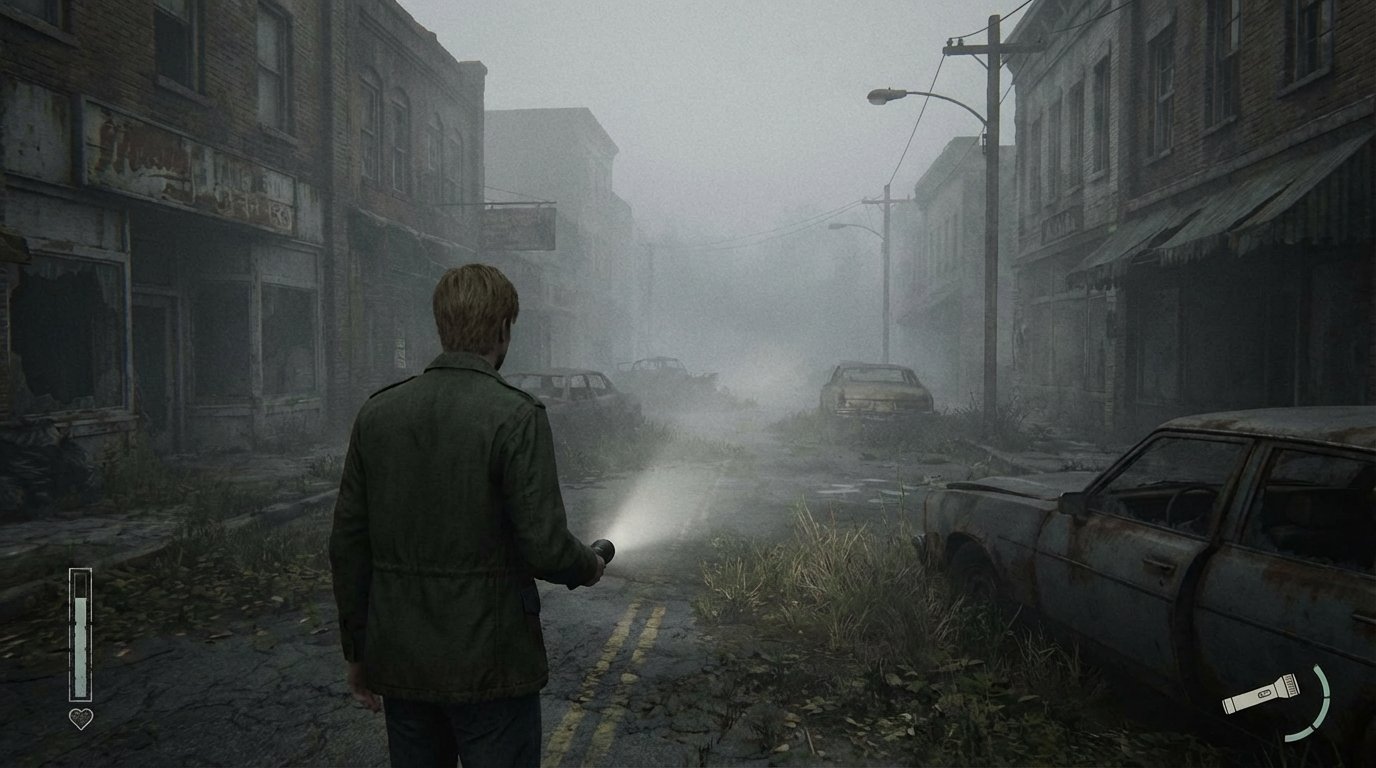The height and width of the screenshot is (768, 1376).
Task: Click the empty top portion of the health bar
Action: (x=81, y=586)
